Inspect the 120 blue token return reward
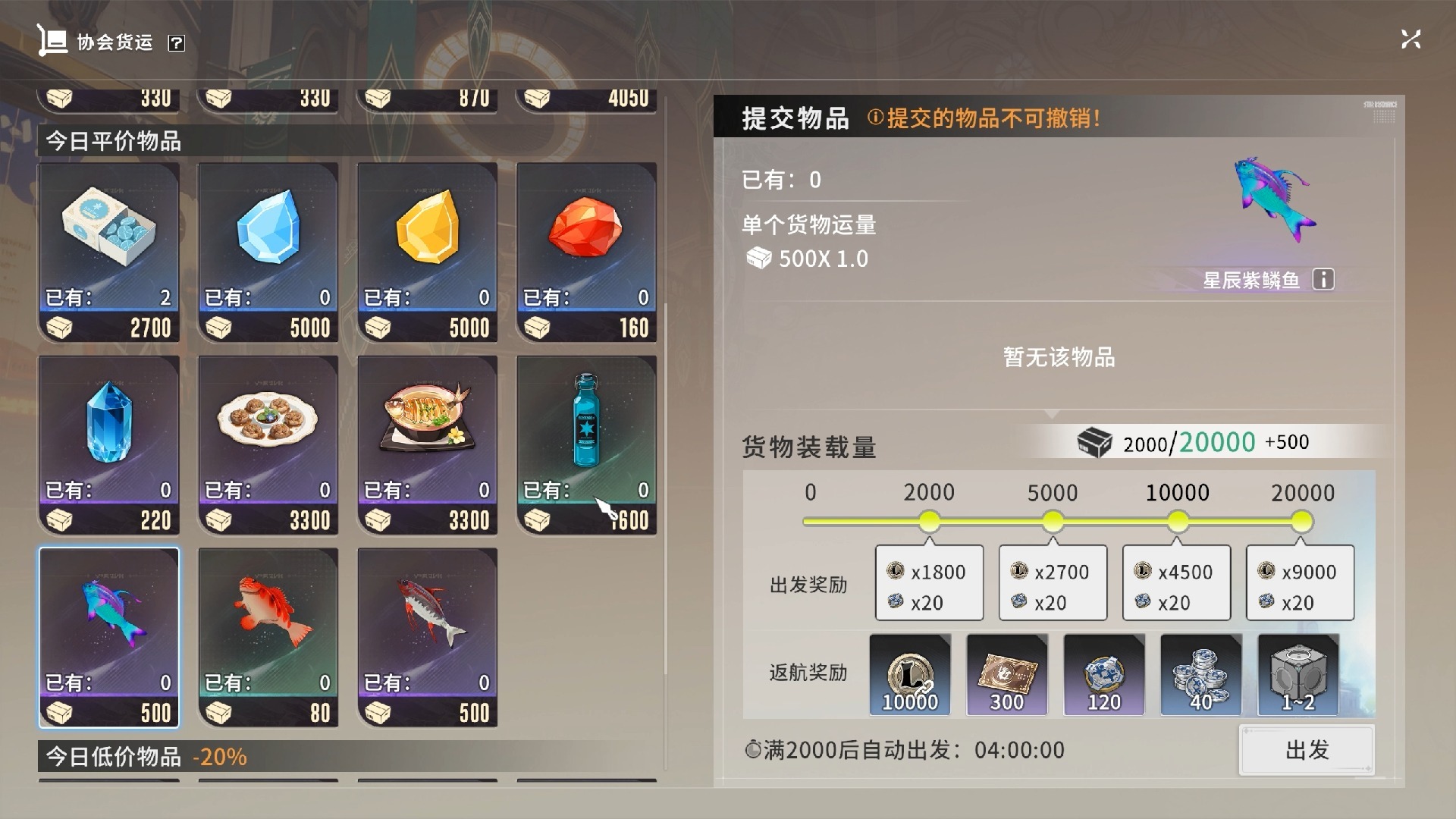This screenshot has width=1456, height=819. pos(1104,675)
